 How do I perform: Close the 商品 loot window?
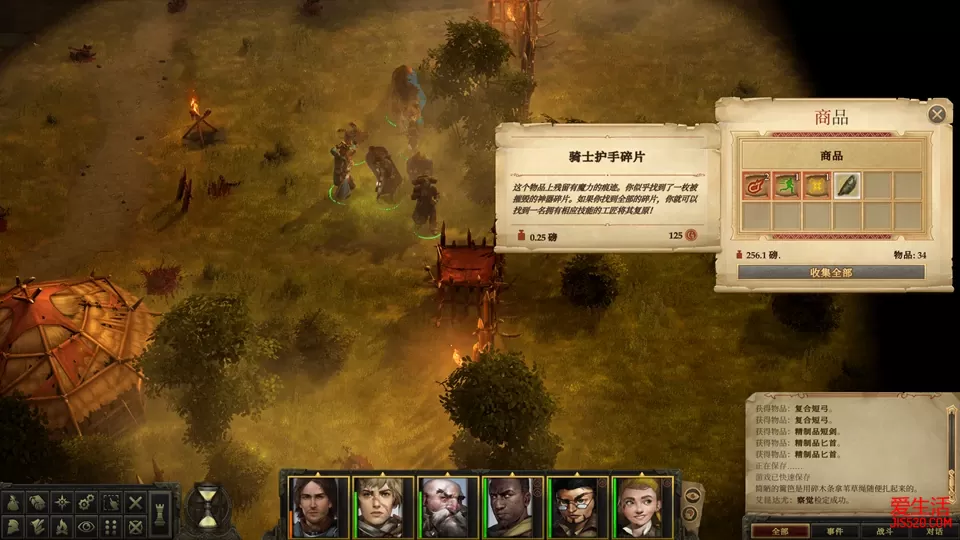pyautogui.click(x=937, y=114)
